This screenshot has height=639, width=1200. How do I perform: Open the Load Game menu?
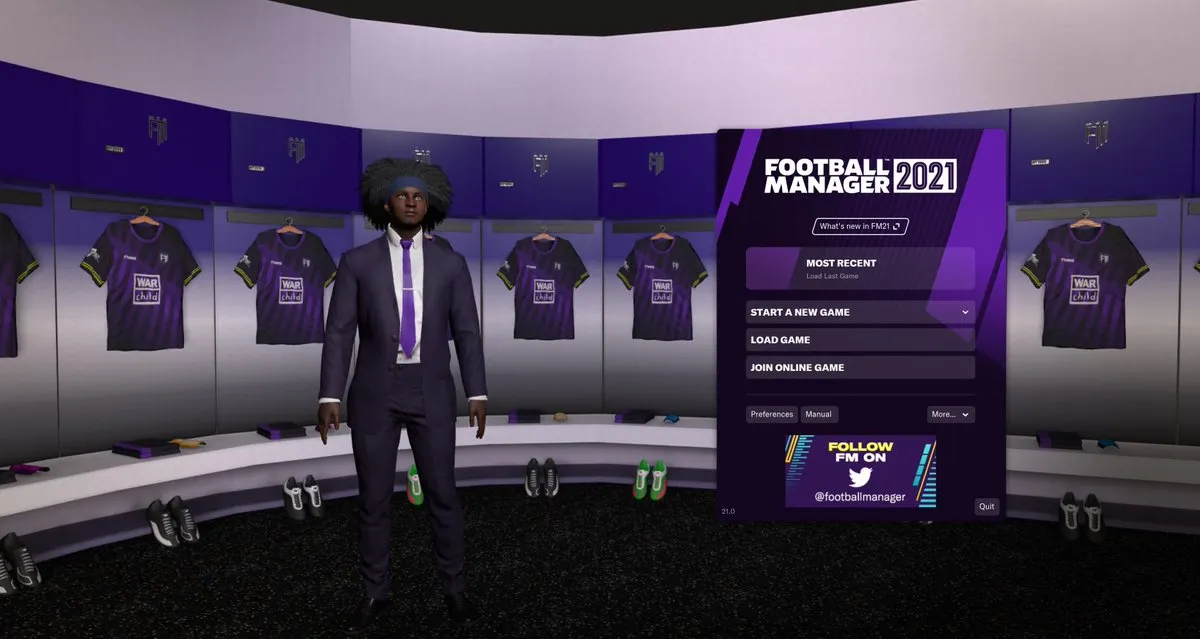coord(860,340)
